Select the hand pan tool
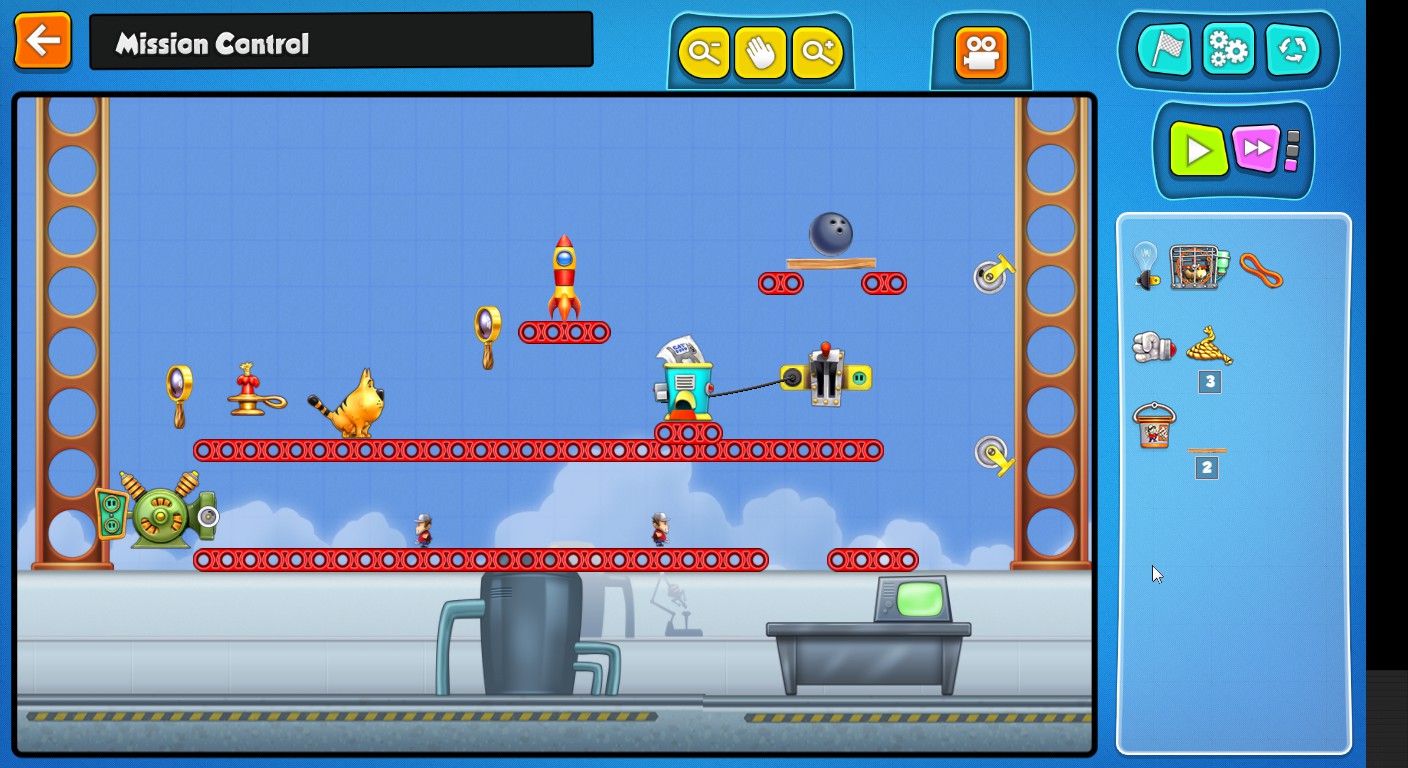The image size is (1408, 768). pos(760,52)
